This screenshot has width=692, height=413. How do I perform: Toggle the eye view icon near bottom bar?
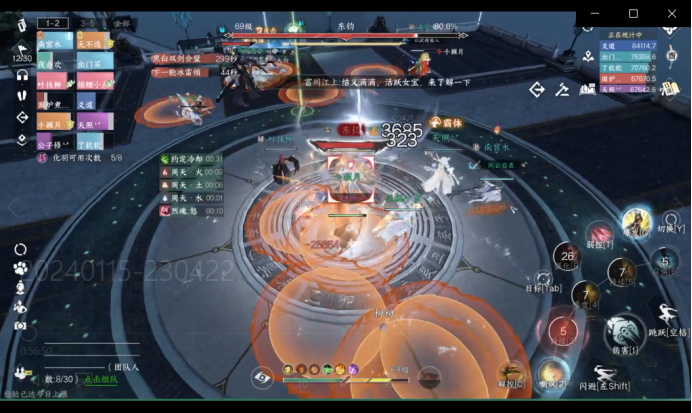coord(263,377)
